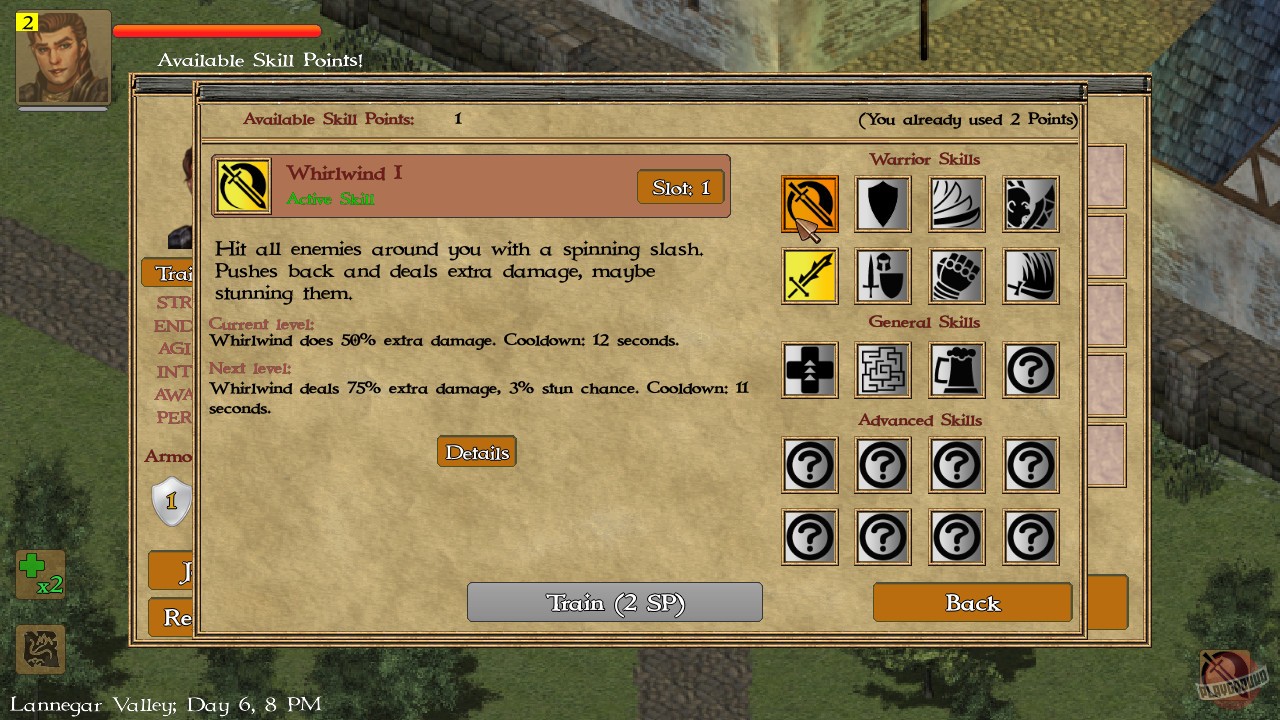Select the wind-slash warrior skill icon

(x=956, y=203)
